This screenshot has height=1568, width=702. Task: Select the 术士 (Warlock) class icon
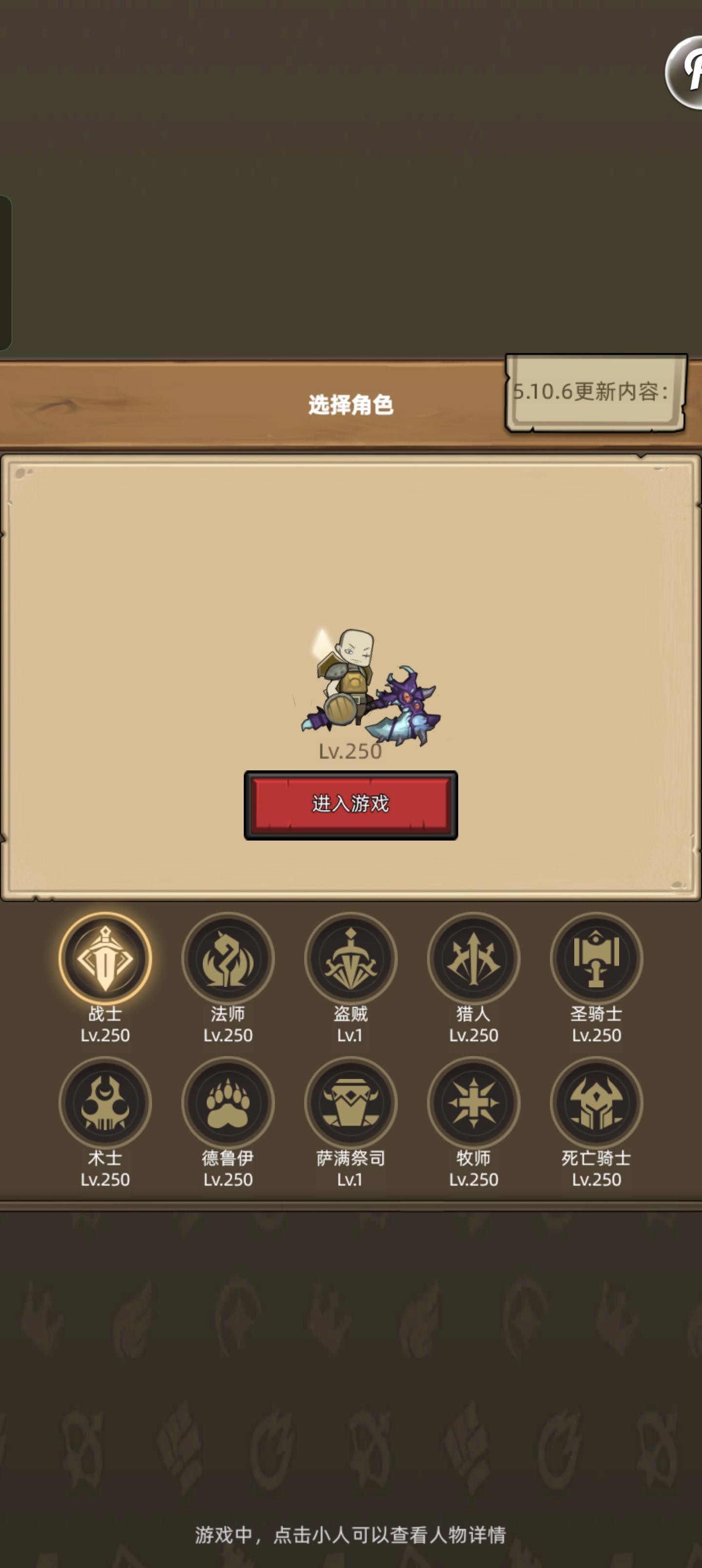(105, 1102)
